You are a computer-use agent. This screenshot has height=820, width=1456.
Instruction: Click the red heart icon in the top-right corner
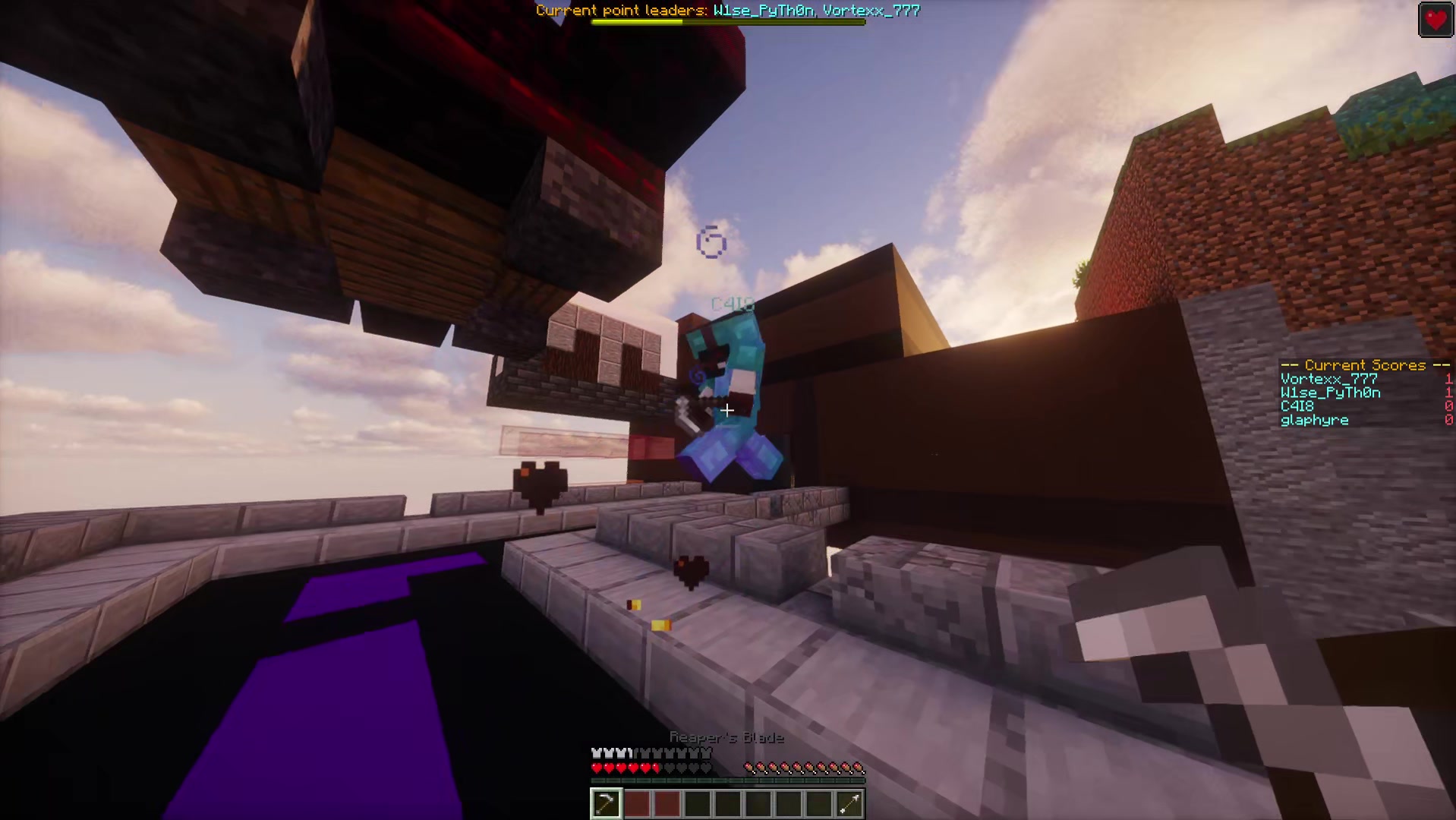(1435, 20)
